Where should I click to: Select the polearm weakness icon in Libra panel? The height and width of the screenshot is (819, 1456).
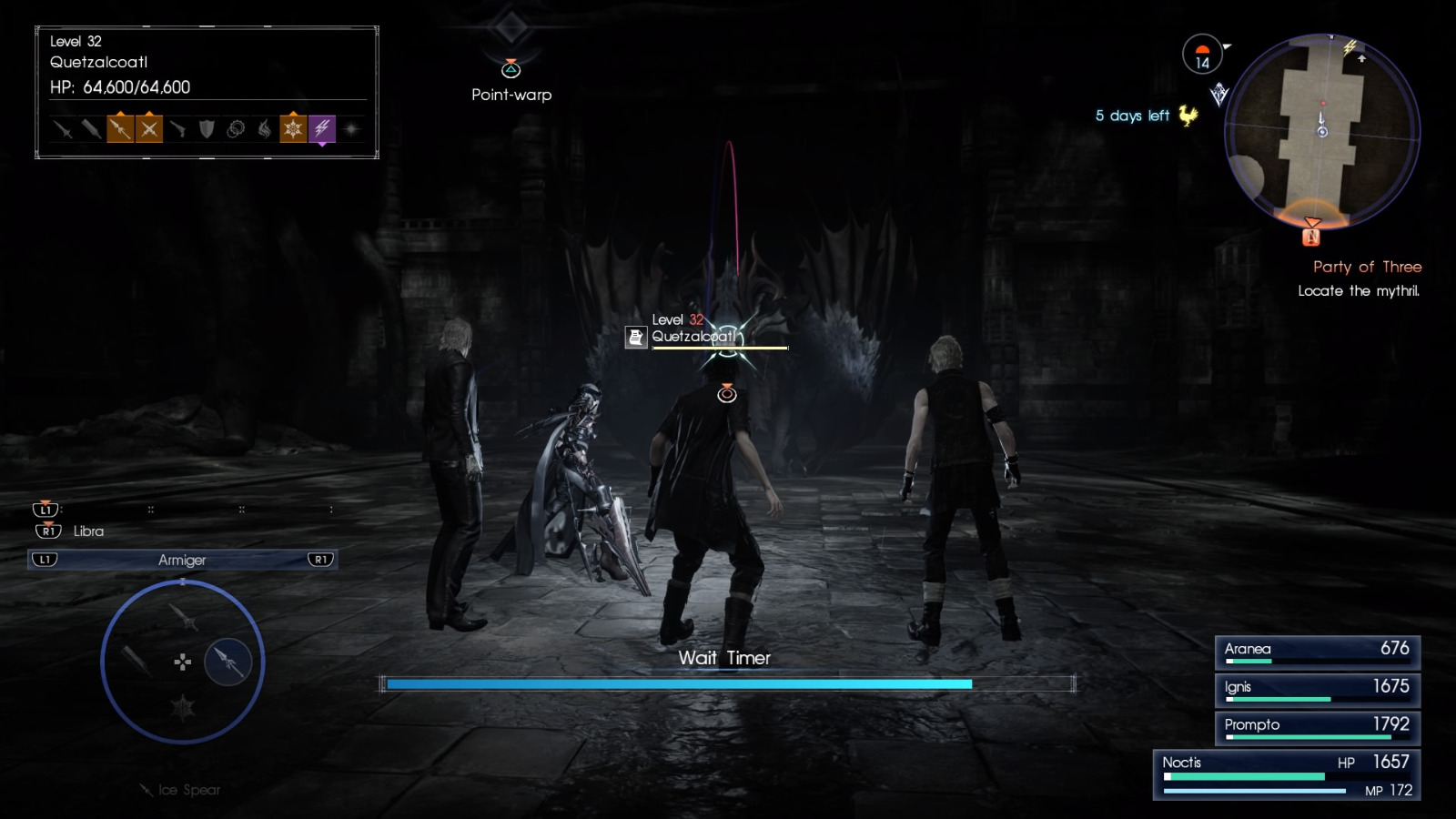(x=121, y=130)
